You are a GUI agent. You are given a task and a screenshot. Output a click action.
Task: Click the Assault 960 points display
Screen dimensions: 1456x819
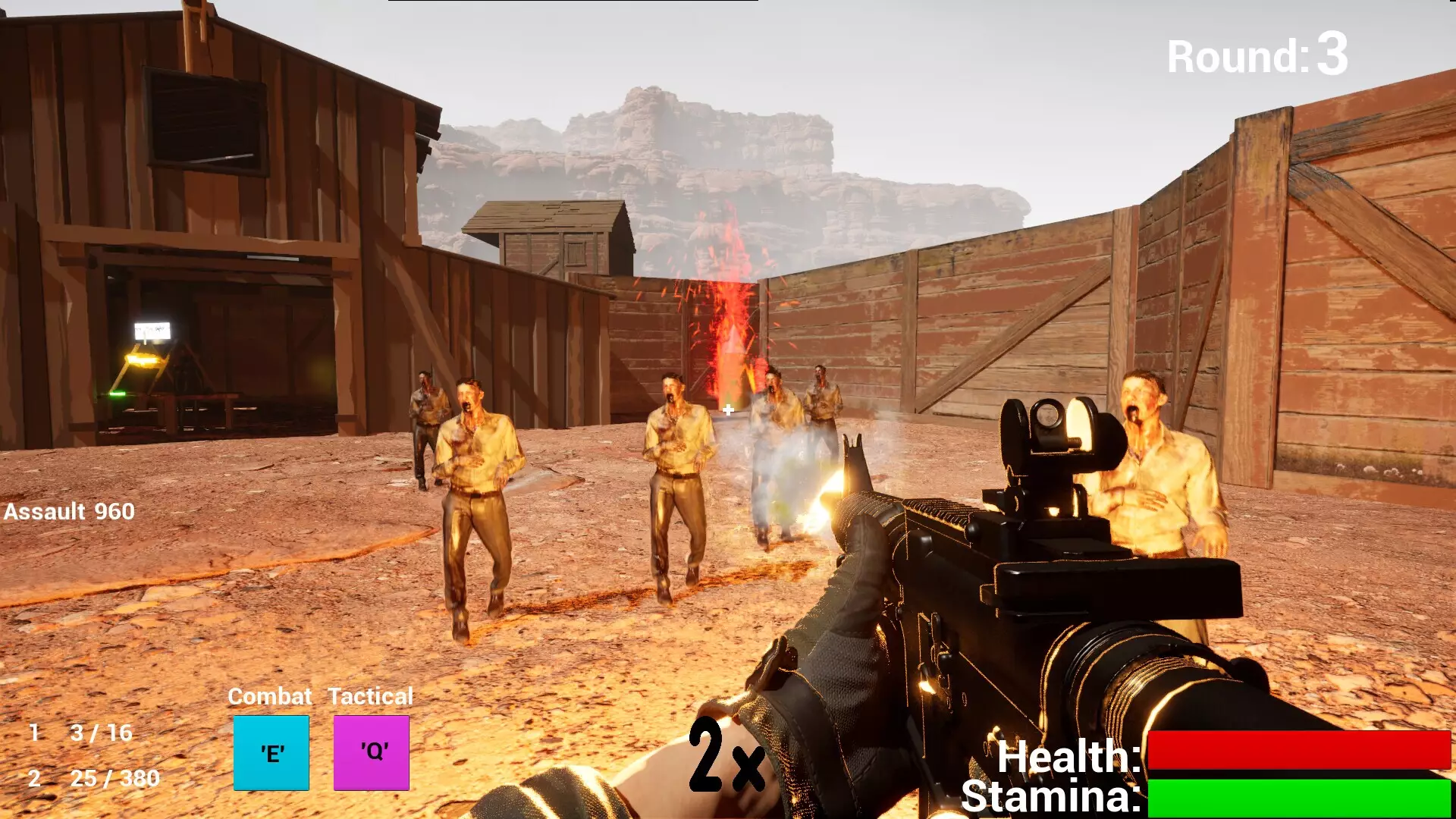coord(69,511)
